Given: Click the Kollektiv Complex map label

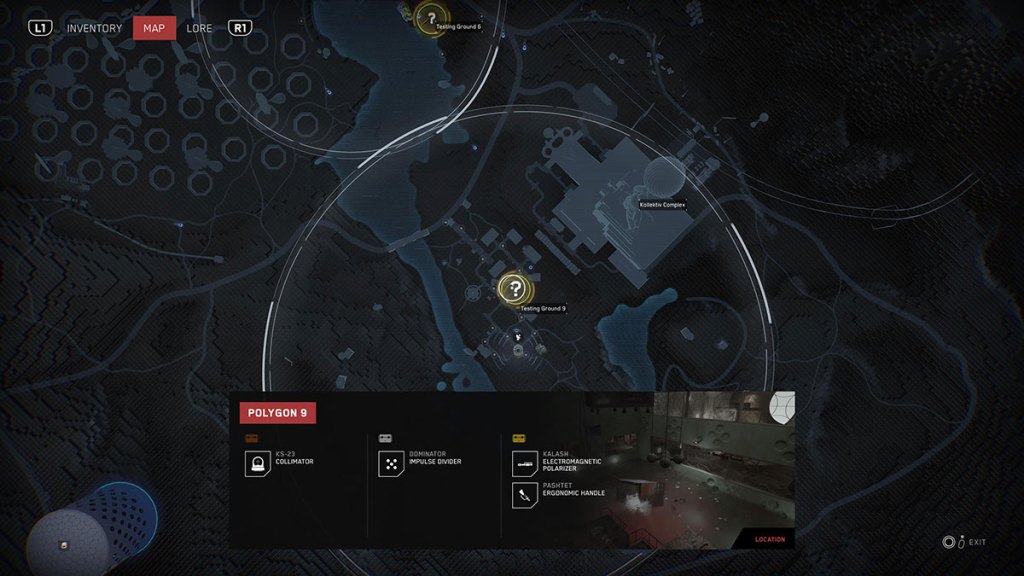Looking at the screenshot, I should pyautogui.click(x=662, y=204).
